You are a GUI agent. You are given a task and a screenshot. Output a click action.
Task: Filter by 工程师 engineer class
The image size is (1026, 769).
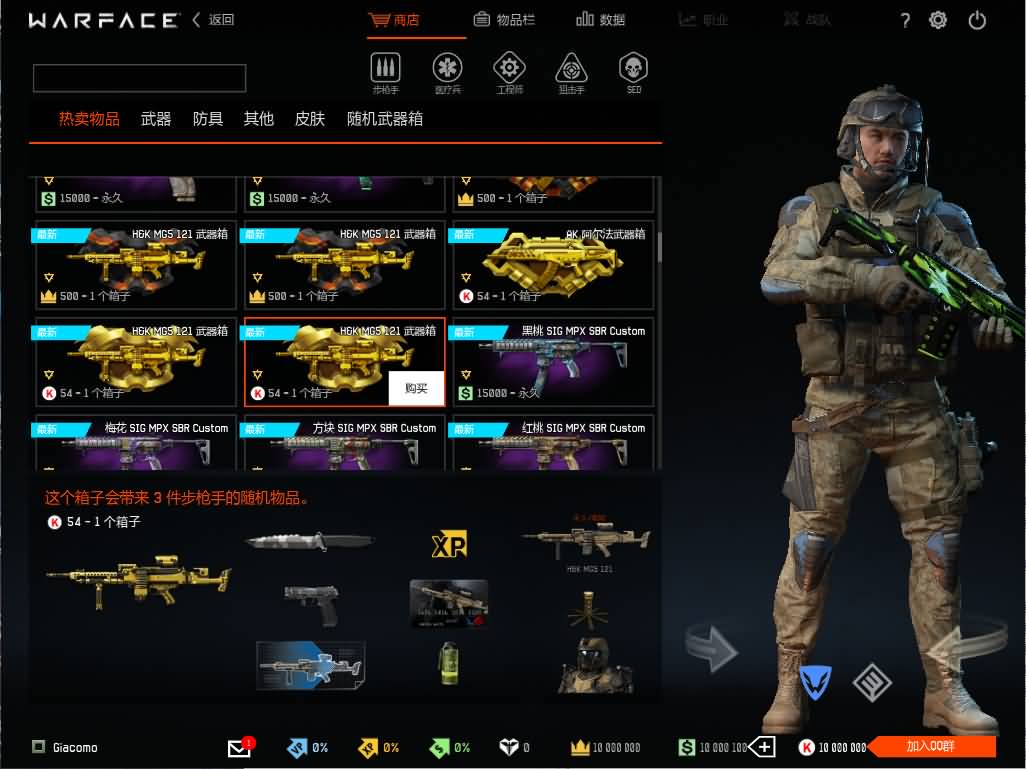click(x=509, y=72)
